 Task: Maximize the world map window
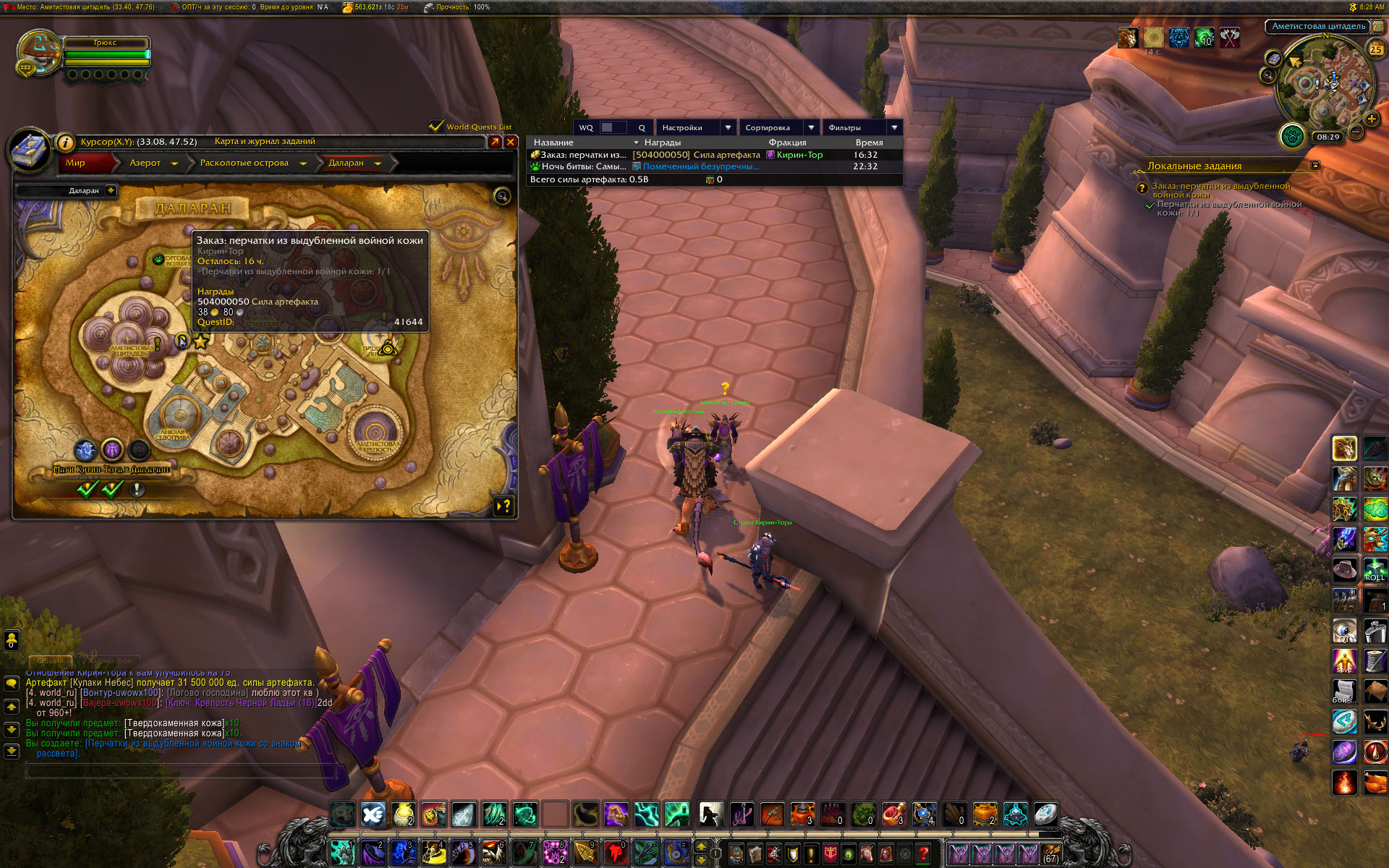[x=495, y=142]
